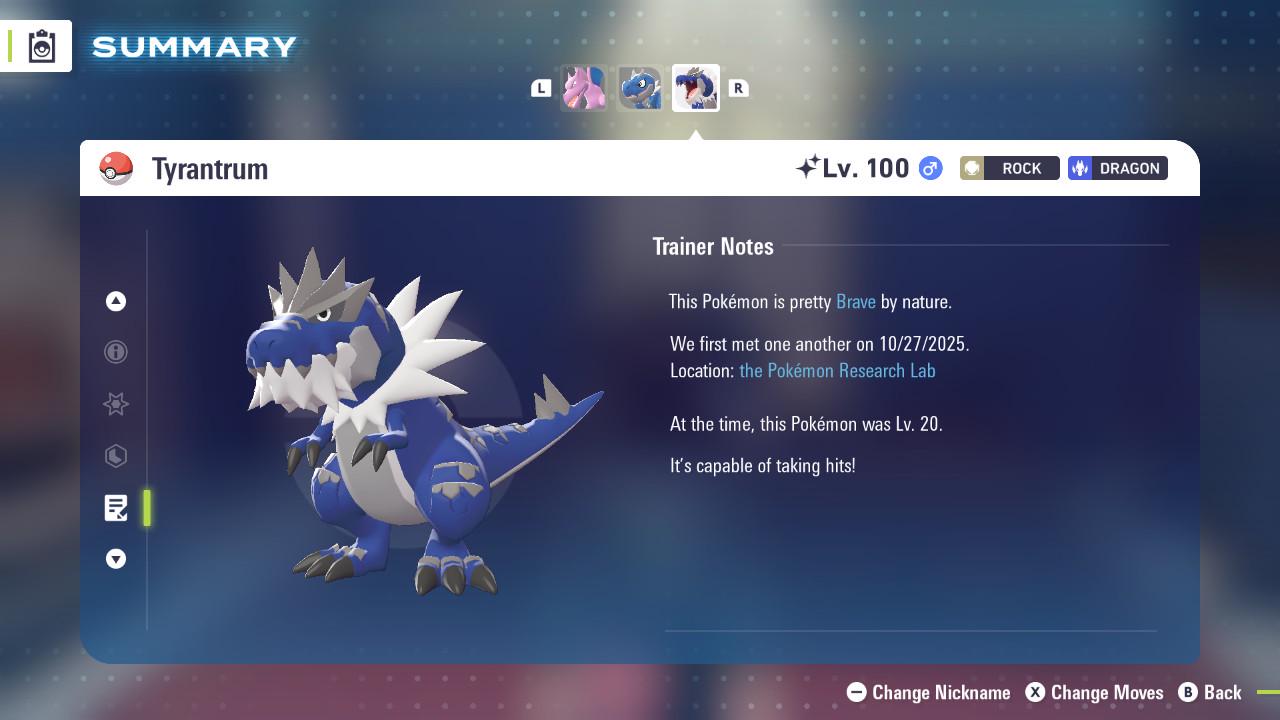
Task: View the stats hexagon sidebar icon
Action: (x=115, y=456)
